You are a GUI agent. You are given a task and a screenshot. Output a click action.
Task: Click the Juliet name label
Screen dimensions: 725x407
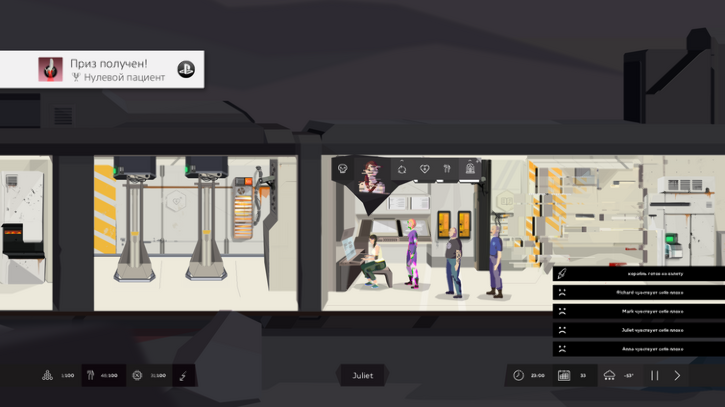[x=362, y=376]
